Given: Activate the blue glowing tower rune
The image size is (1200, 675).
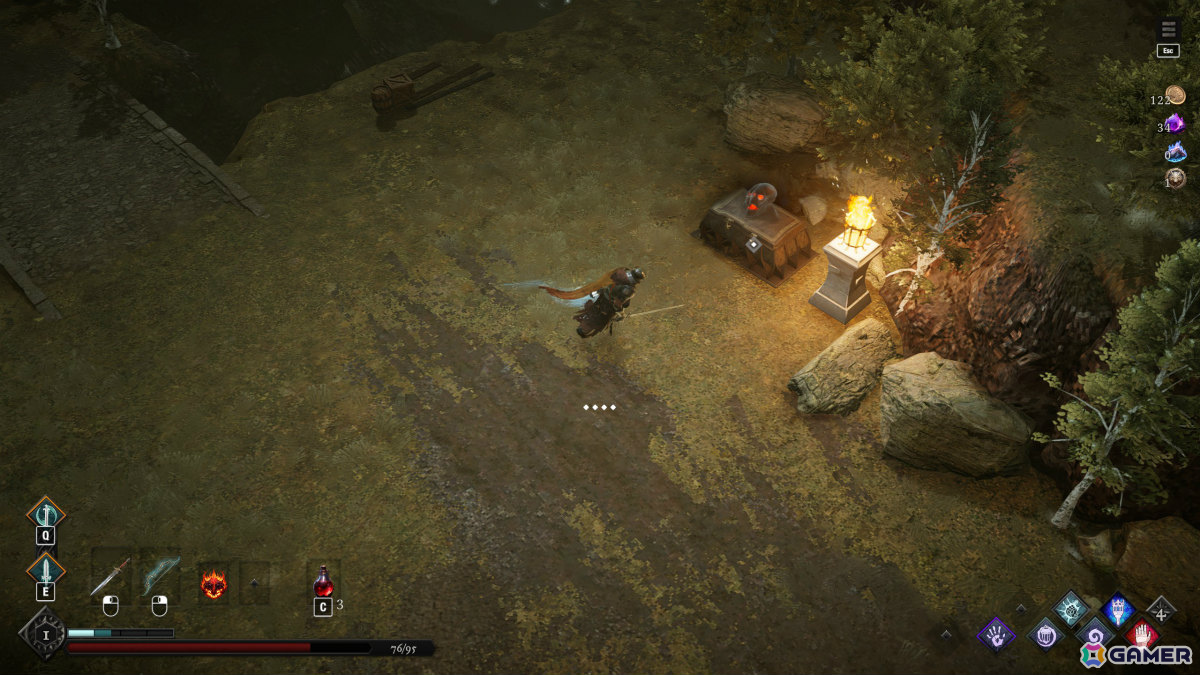Looking at the screenshot, I should pos(1117,608).
